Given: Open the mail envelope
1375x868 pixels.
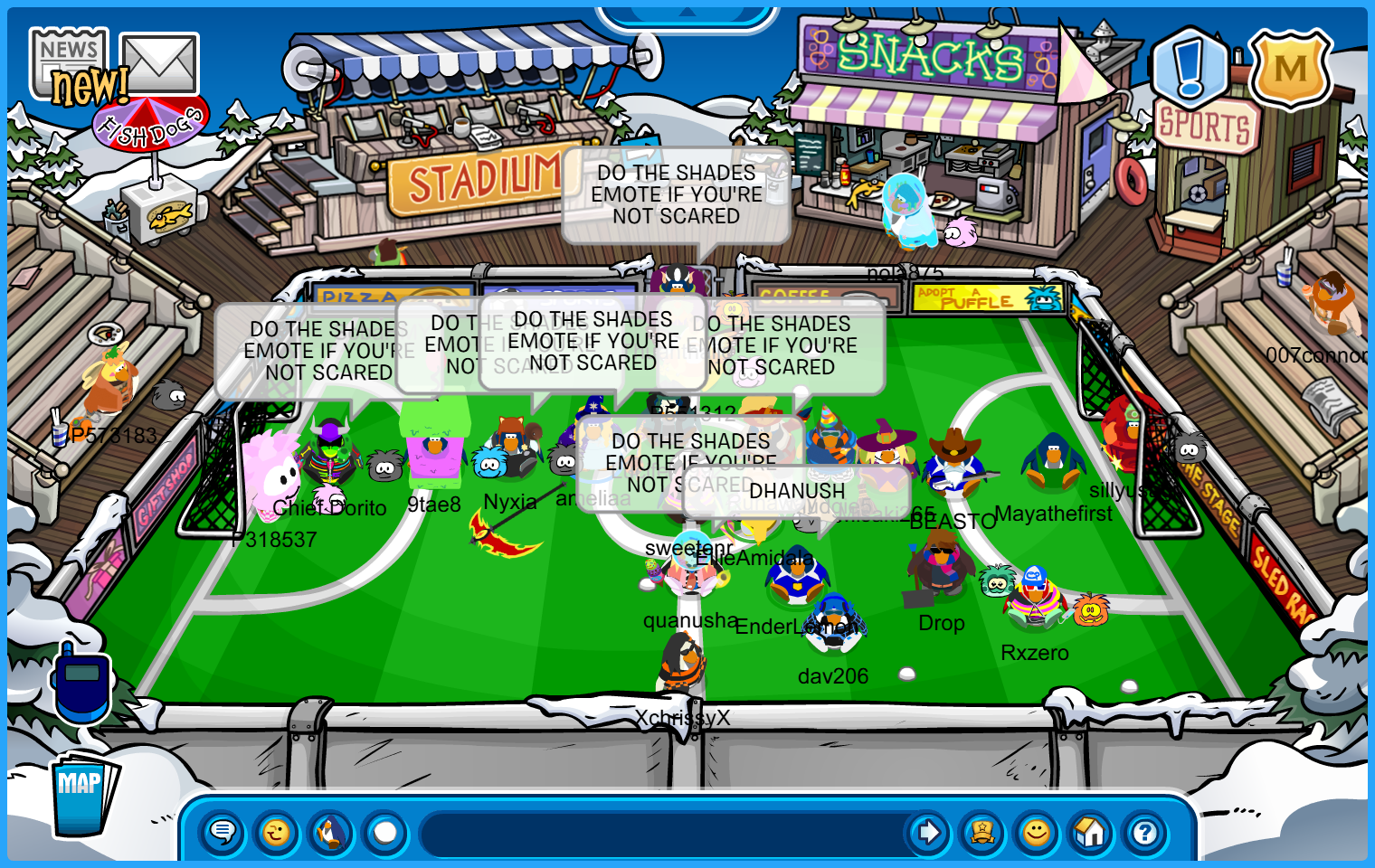Looking at the screenshot, I should [x=159, y=63].
